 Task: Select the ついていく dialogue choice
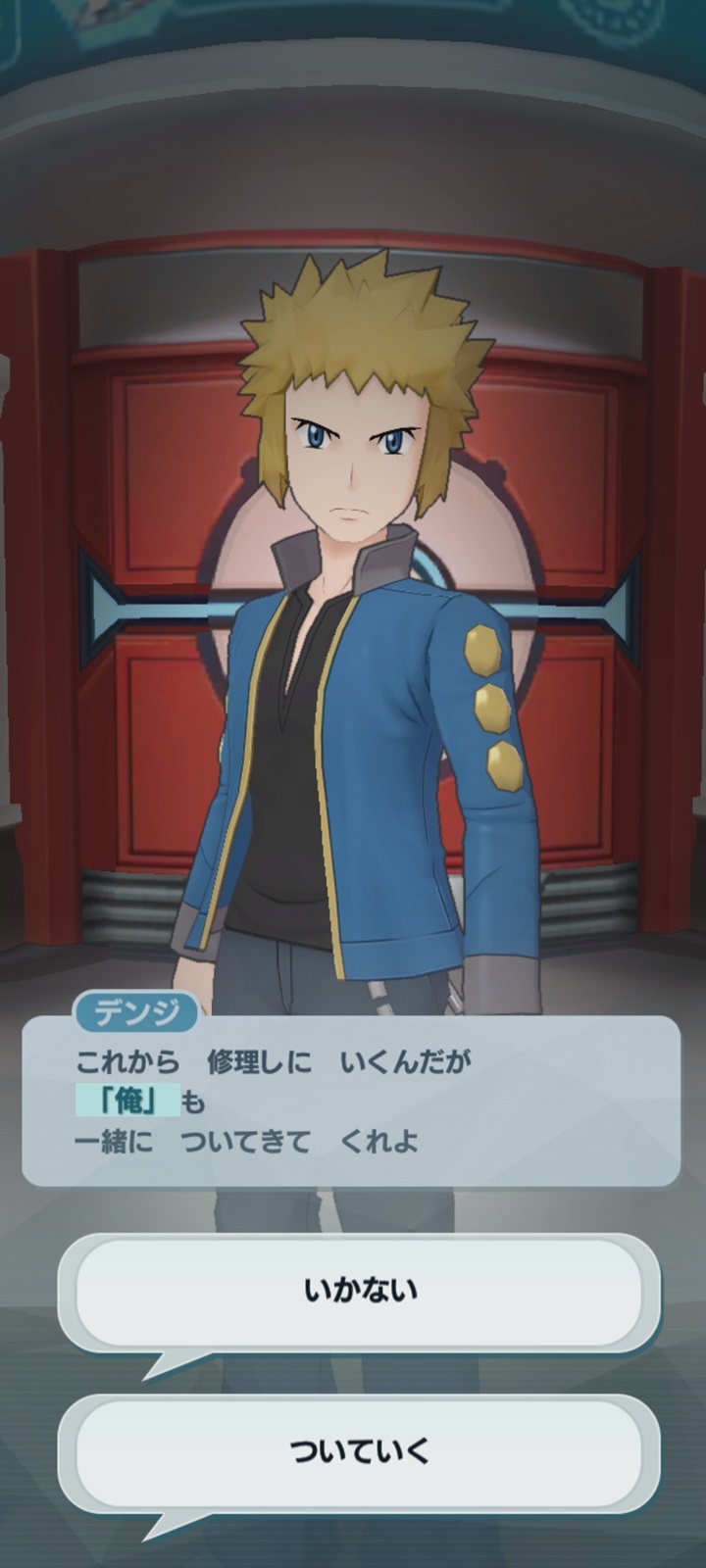point(359,1451)
